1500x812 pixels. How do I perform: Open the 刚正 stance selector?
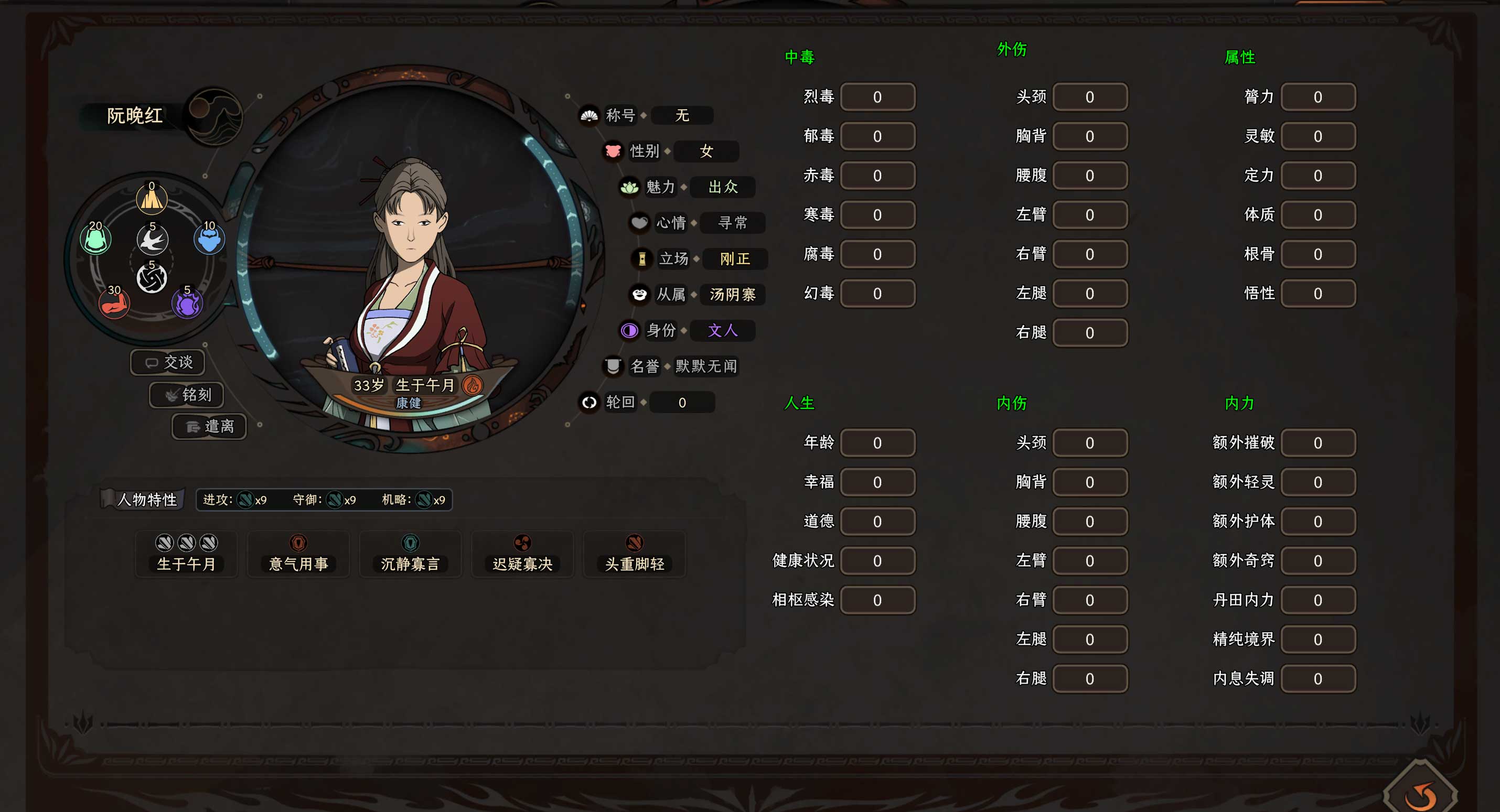(x=734, y=259)
